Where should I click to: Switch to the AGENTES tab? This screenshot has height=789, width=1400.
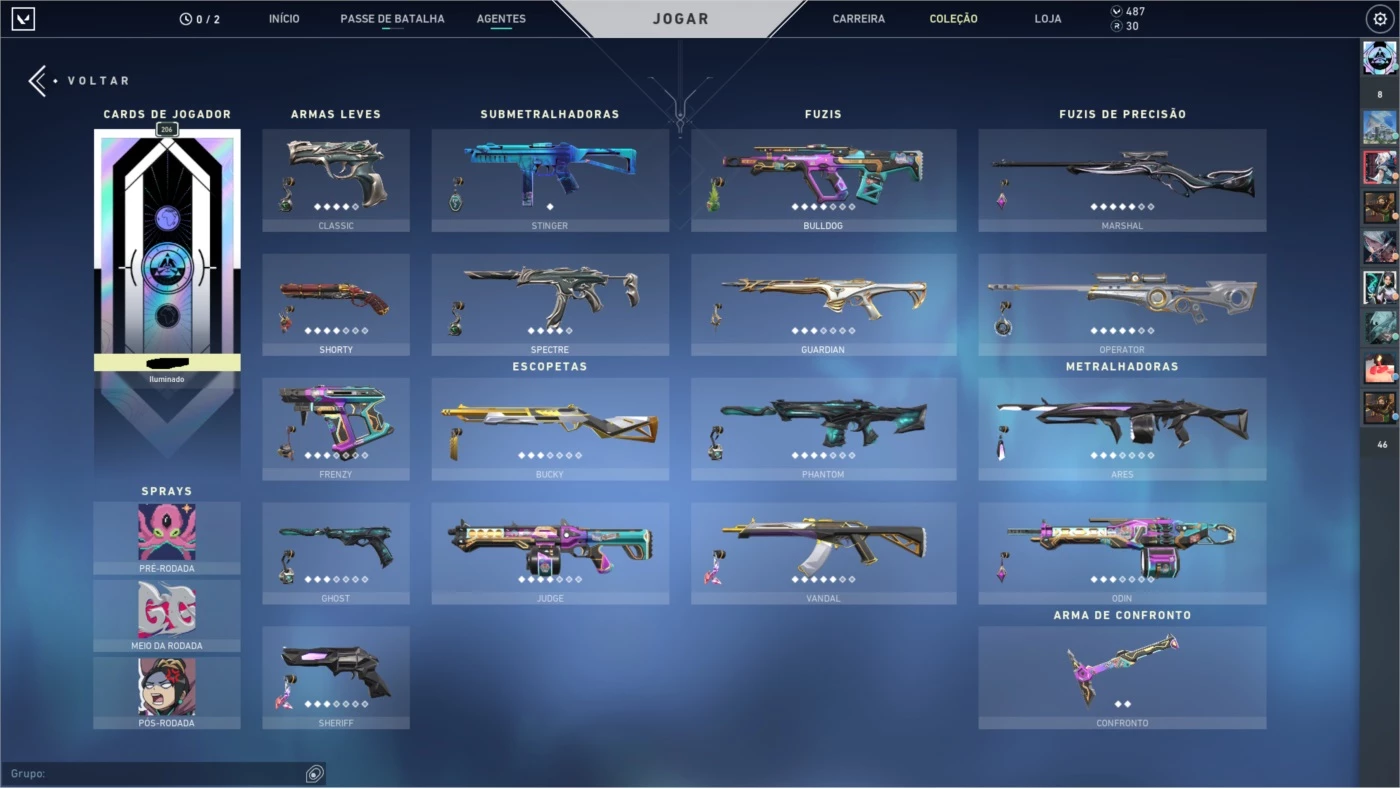tap(501, 17)
